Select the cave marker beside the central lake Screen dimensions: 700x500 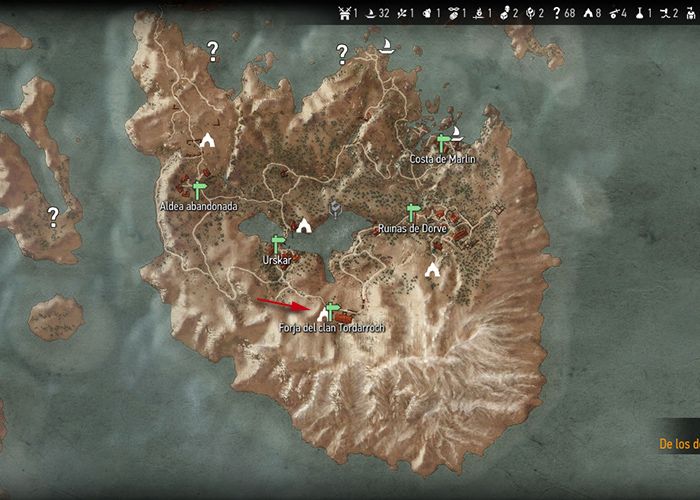303,226
